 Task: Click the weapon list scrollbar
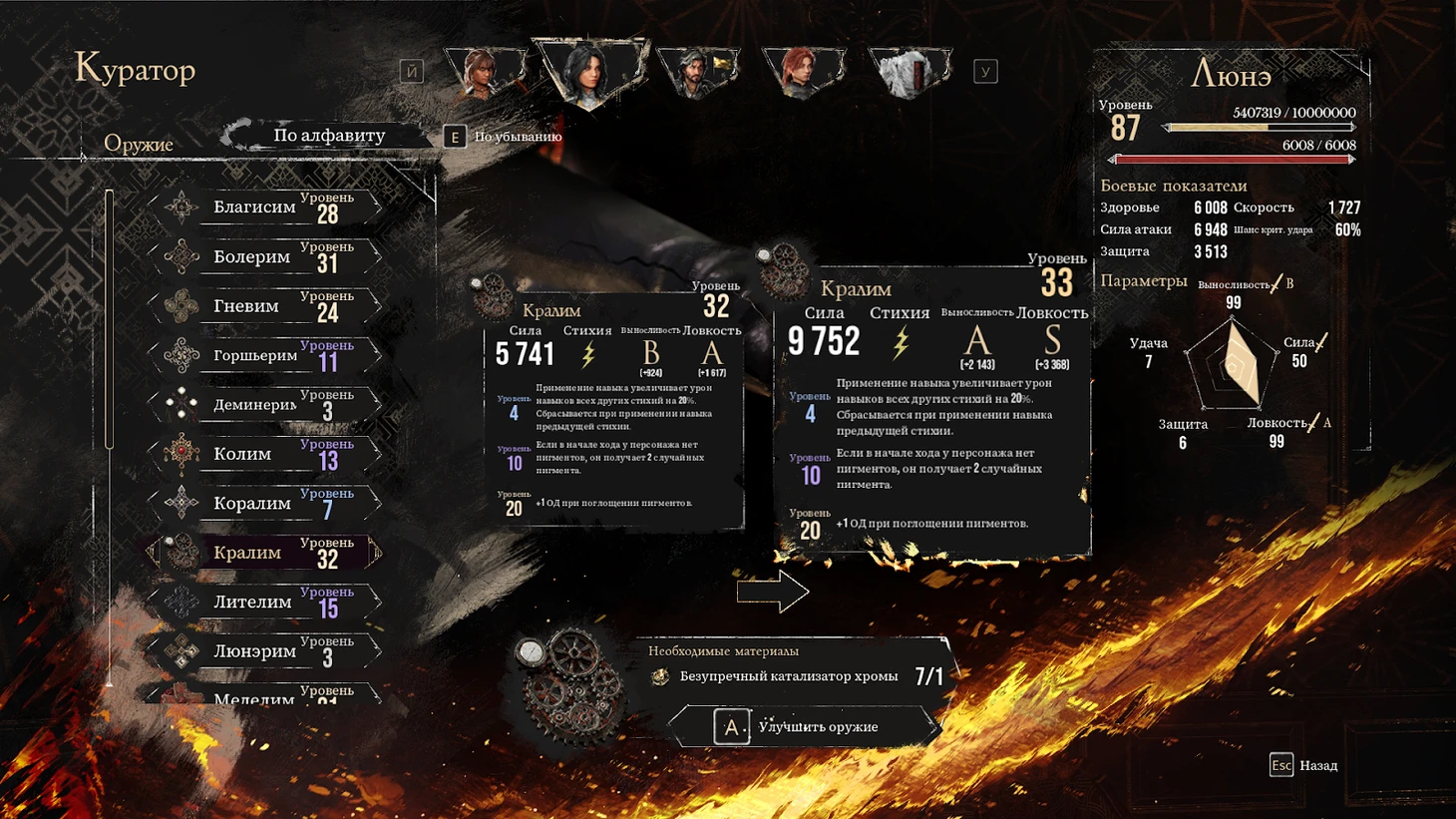coord(110,319)
